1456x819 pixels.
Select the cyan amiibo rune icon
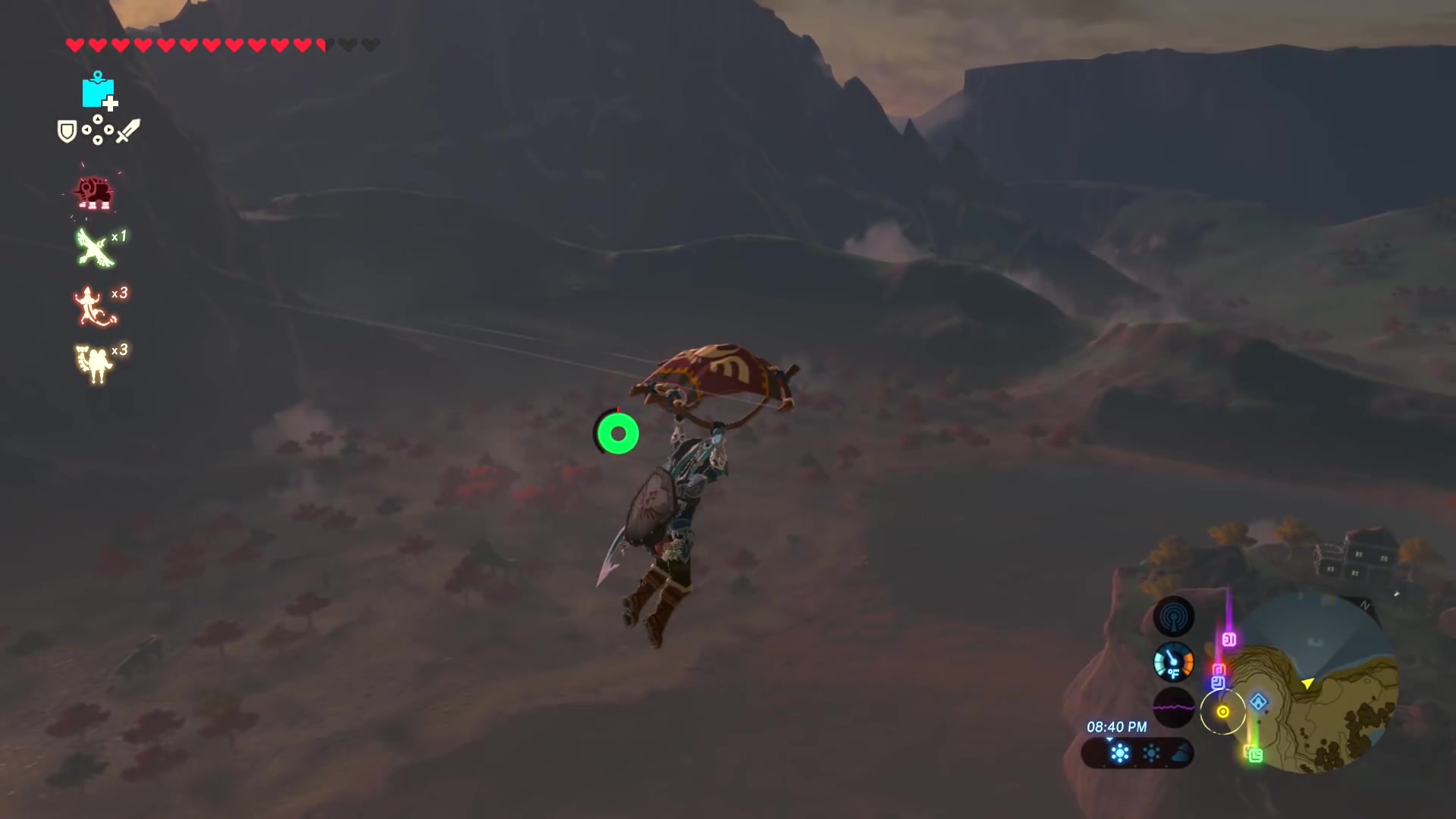pos(98,91)
